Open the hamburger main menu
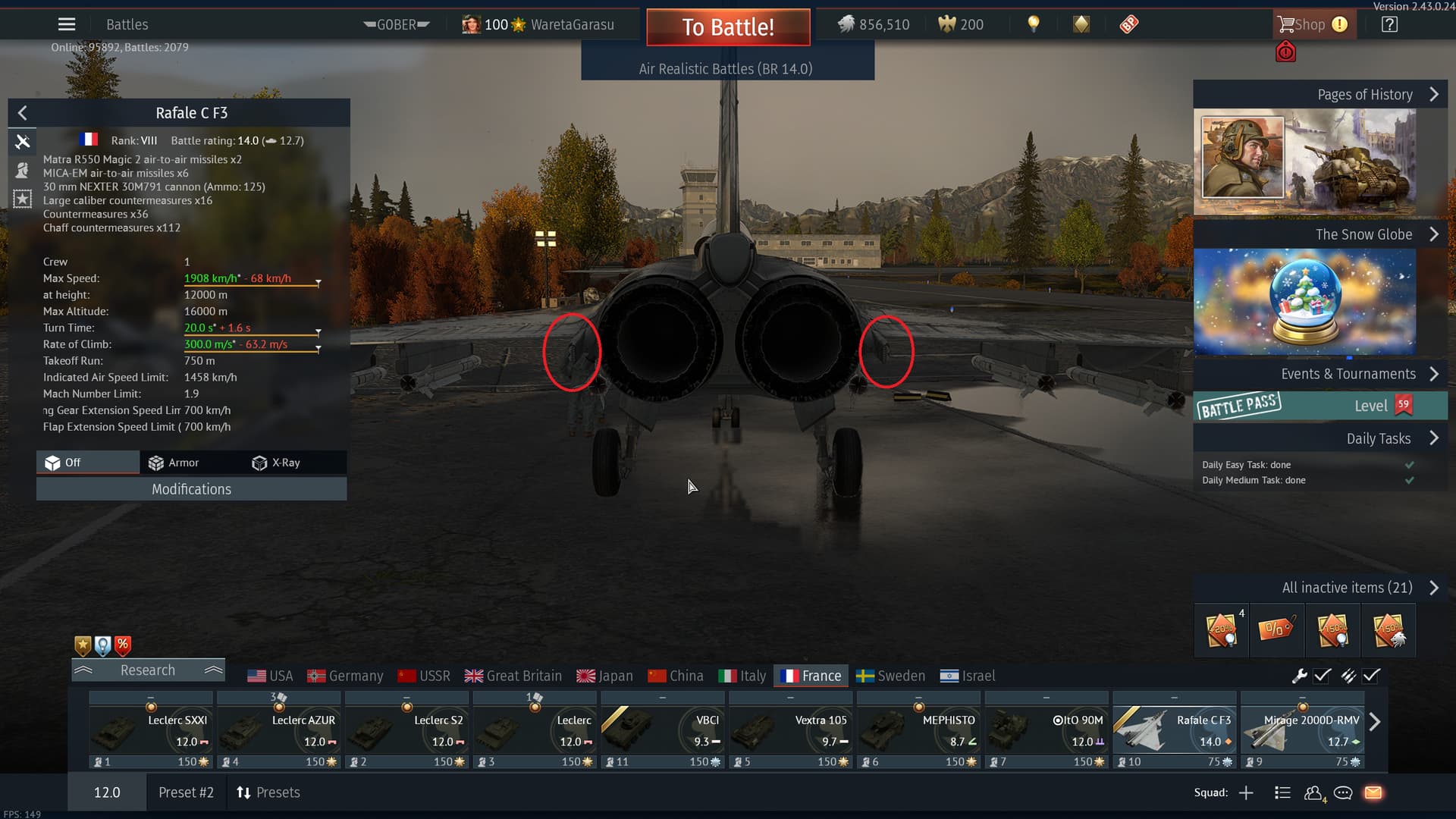 (67, 24)
